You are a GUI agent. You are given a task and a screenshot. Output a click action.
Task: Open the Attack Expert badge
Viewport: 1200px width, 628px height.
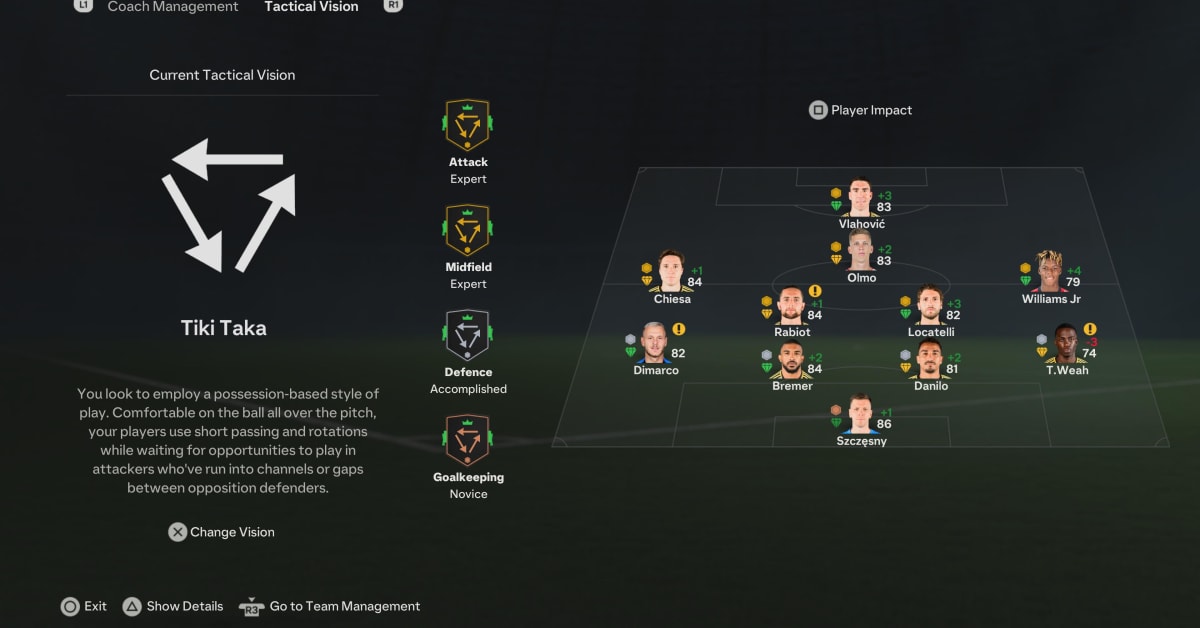[467, 126]
